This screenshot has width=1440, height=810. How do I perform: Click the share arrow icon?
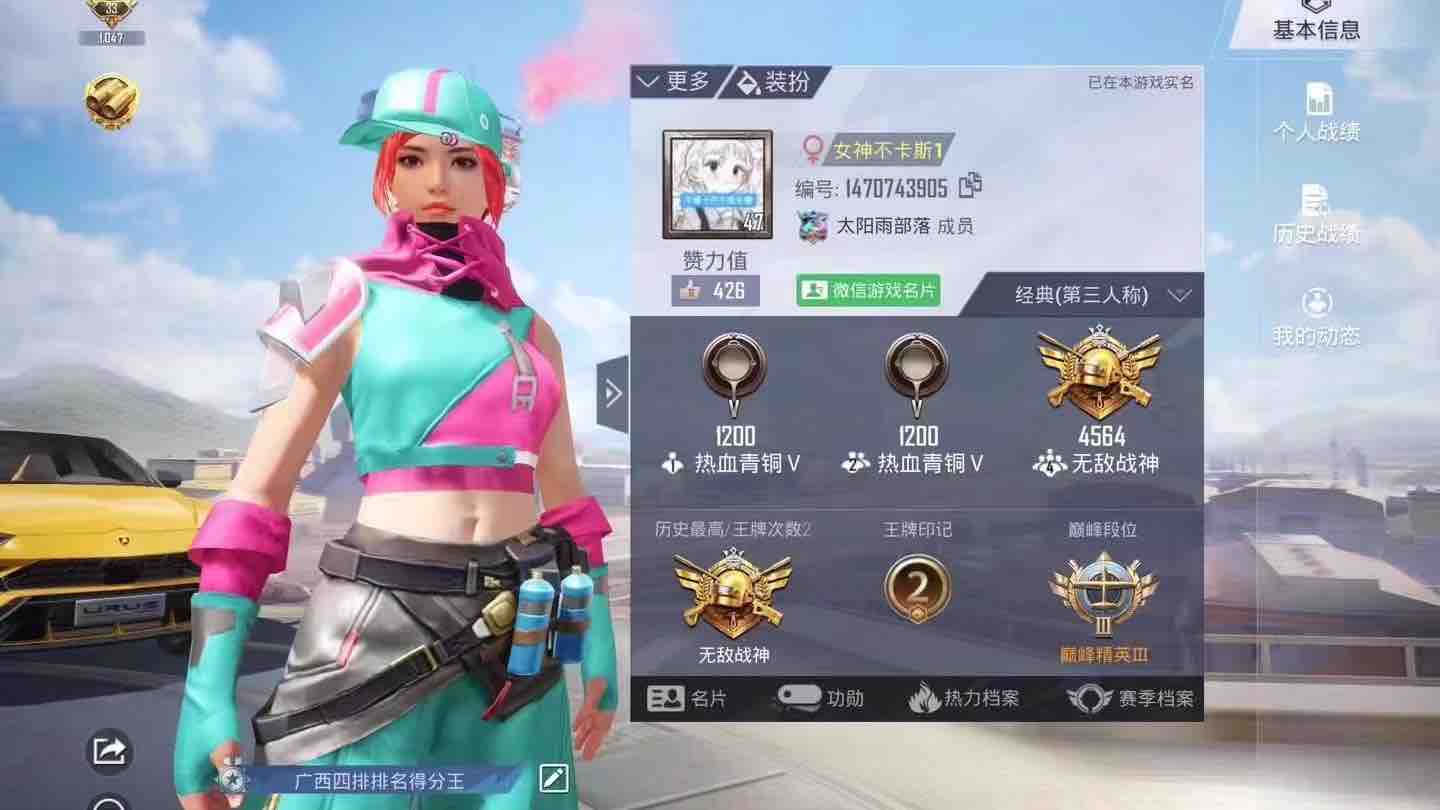(109, 750)
